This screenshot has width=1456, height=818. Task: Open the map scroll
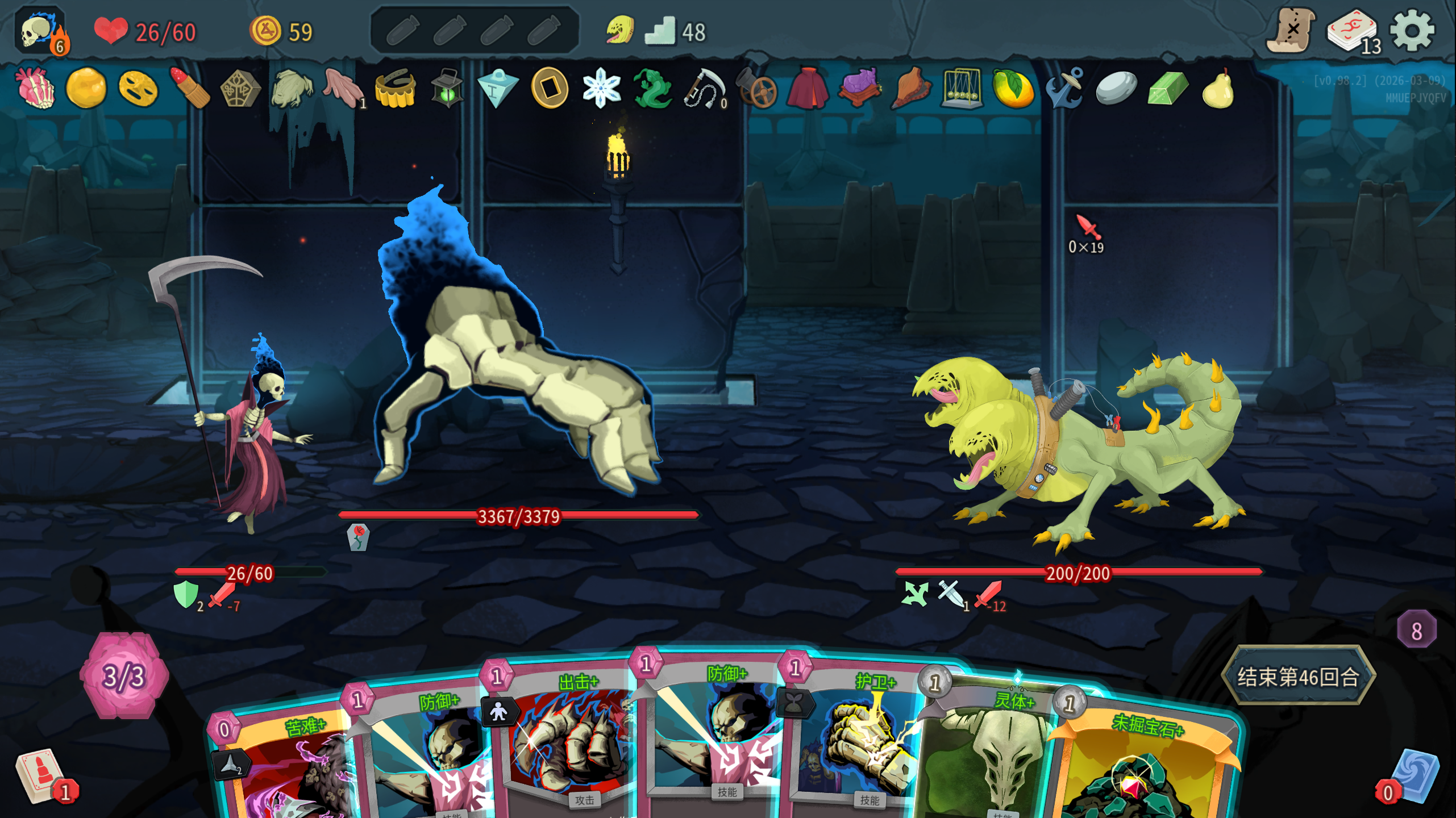click(1291, 31)
